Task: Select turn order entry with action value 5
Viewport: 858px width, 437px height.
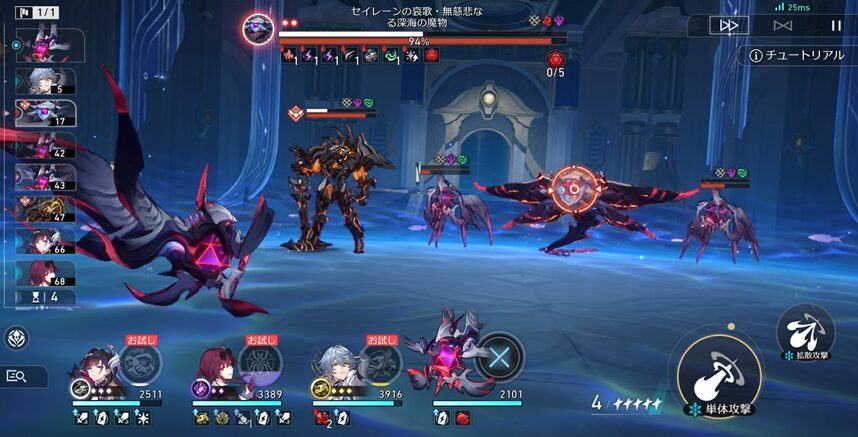Action: click(x=46, y=81)
